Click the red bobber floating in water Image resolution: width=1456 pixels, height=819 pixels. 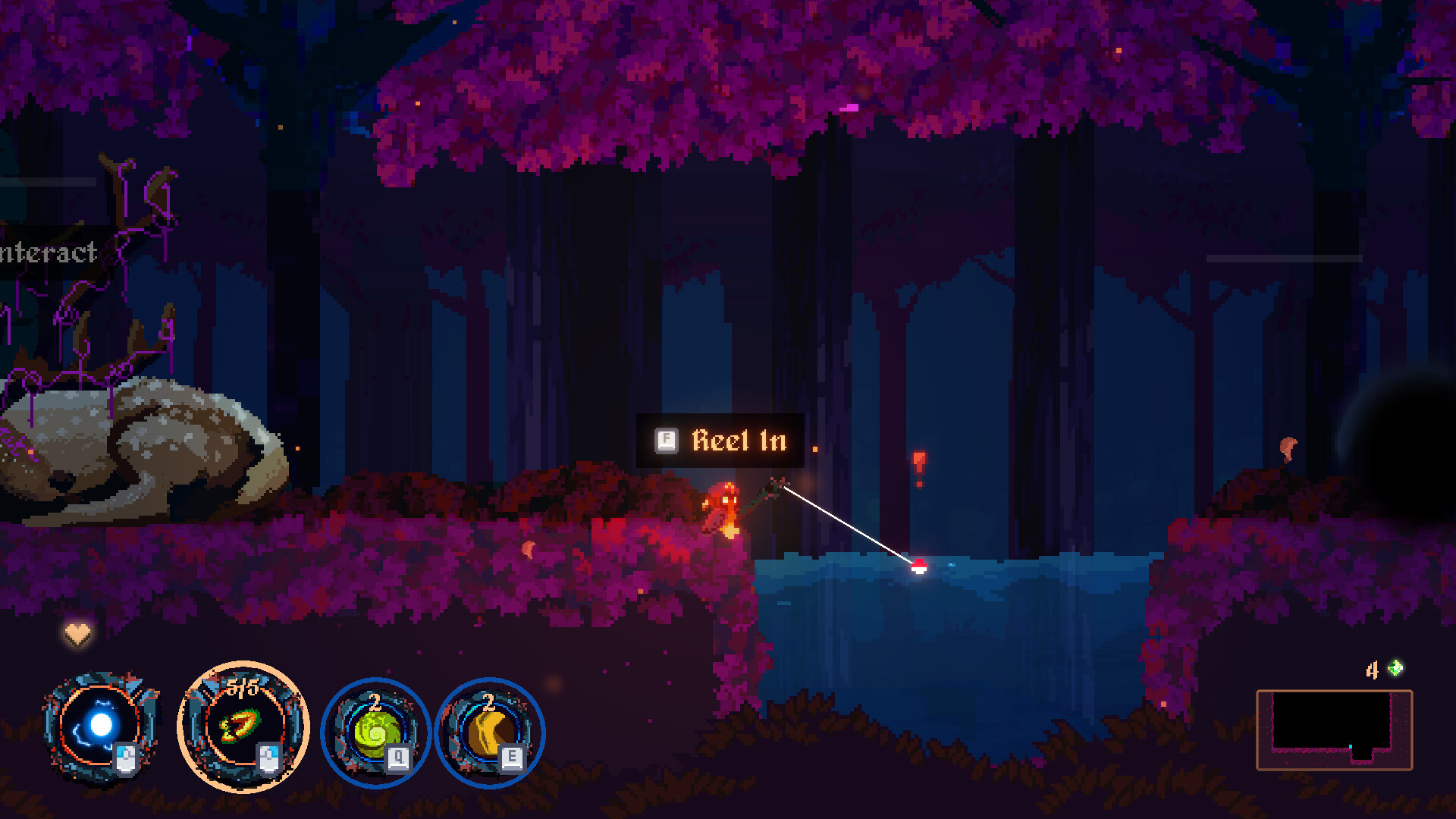[918, 567]
